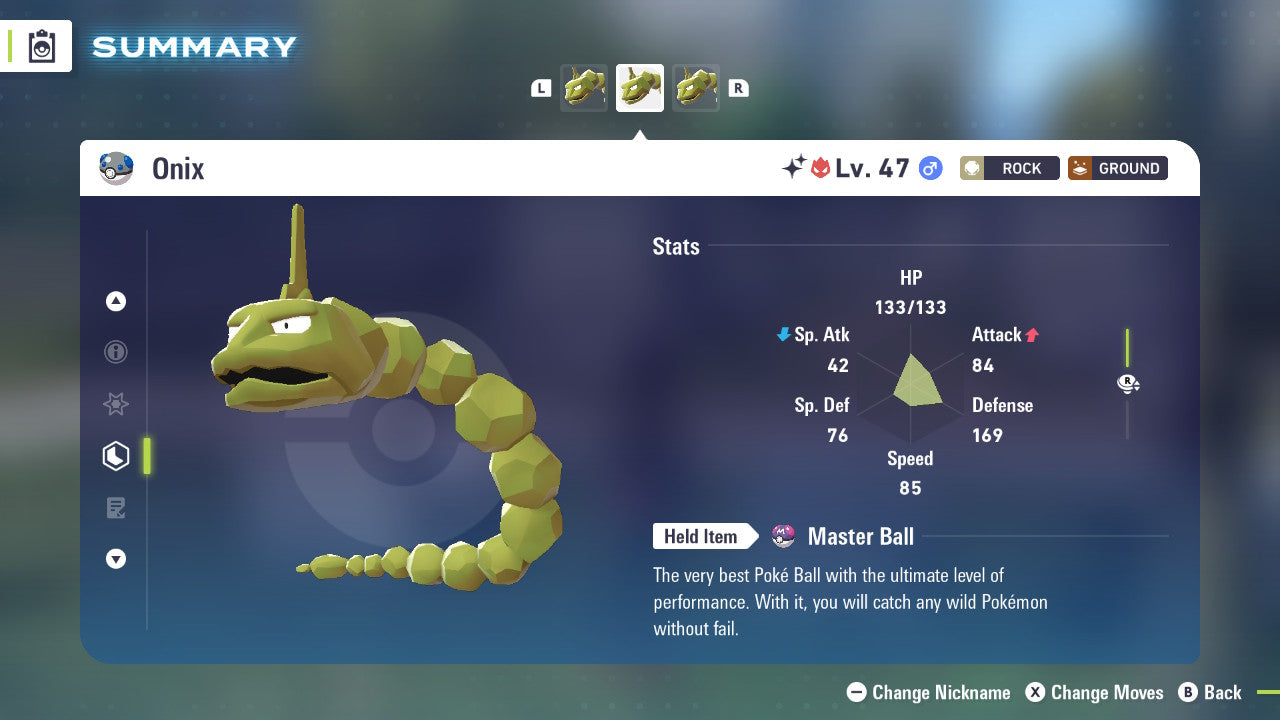Toggle the GROUND type badge
The height and width of the screenshot is (720, 1280).
1117,168
